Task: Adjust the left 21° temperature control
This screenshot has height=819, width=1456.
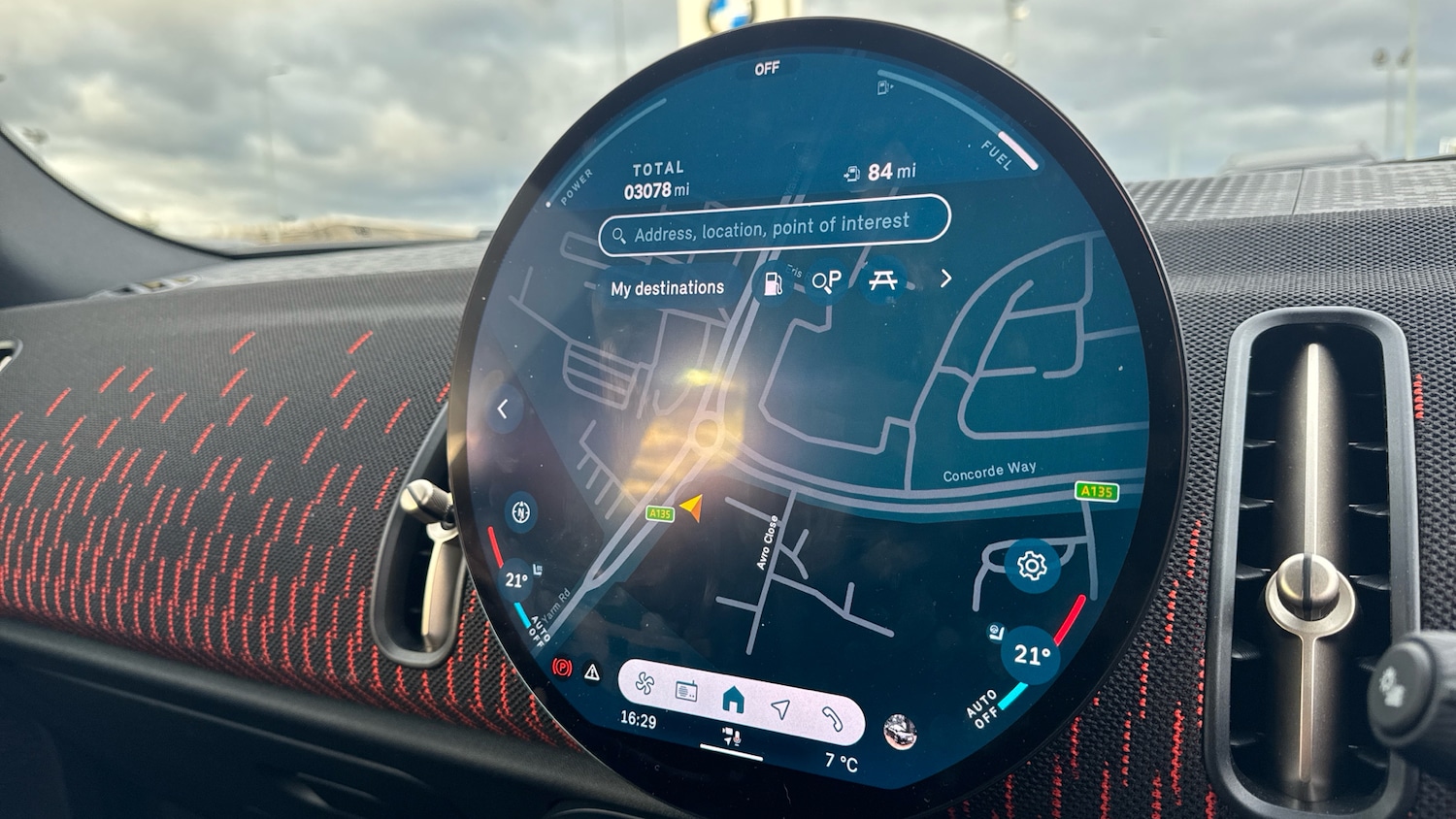Action: [x=515, y=580]
